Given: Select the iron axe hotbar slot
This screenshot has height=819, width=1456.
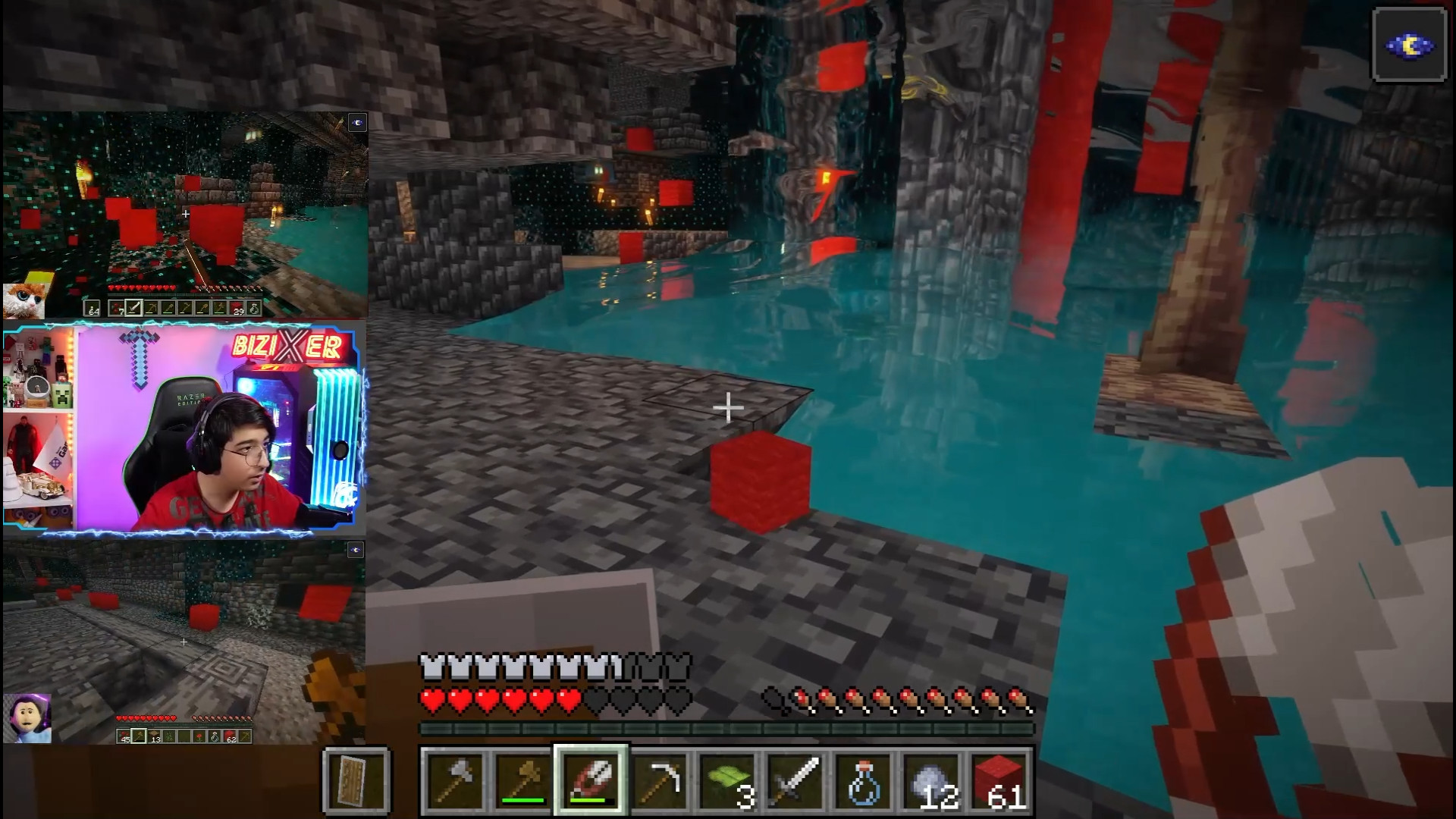Looking at the screenshot, I should [x=453, y=780].
